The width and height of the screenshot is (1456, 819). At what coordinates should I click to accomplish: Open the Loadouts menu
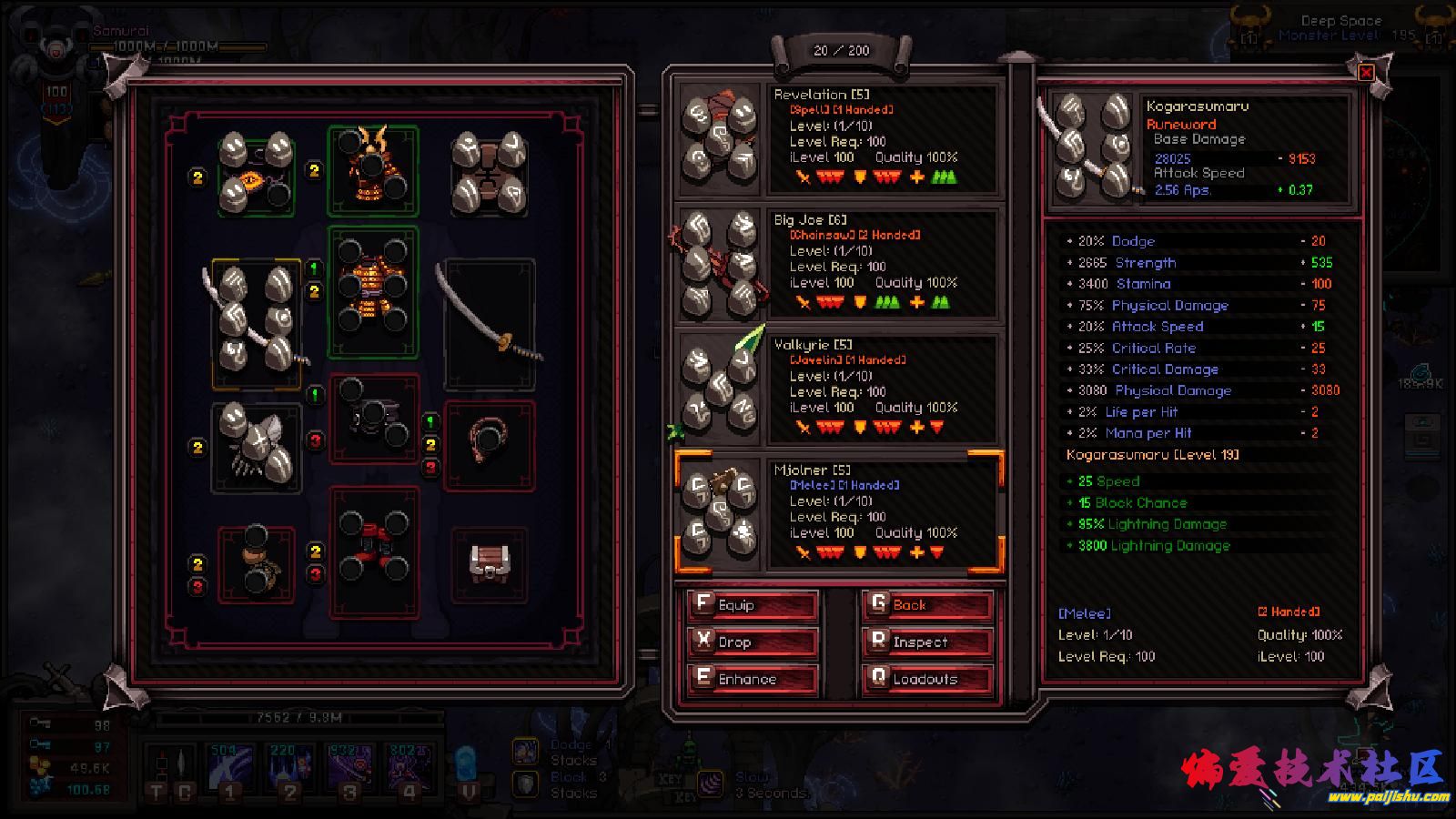[926, 679]
